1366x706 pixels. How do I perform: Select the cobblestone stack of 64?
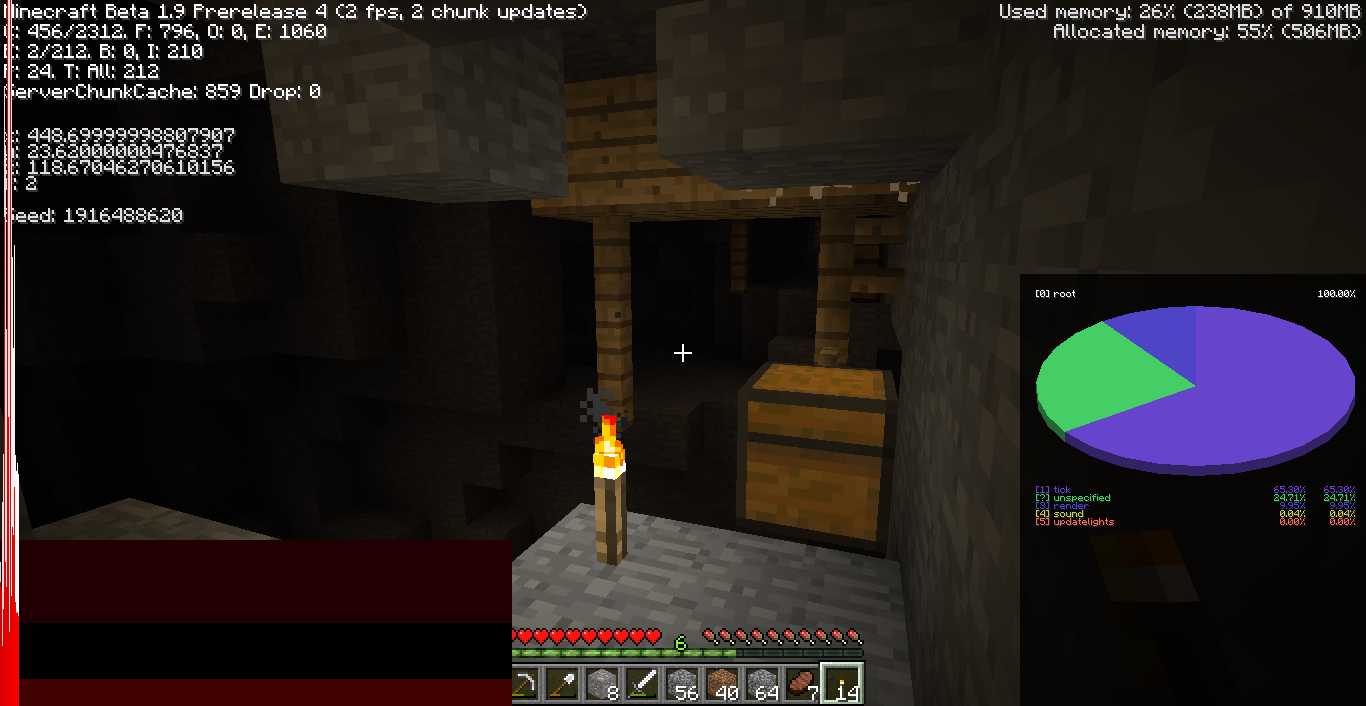(x=762, y=684)
